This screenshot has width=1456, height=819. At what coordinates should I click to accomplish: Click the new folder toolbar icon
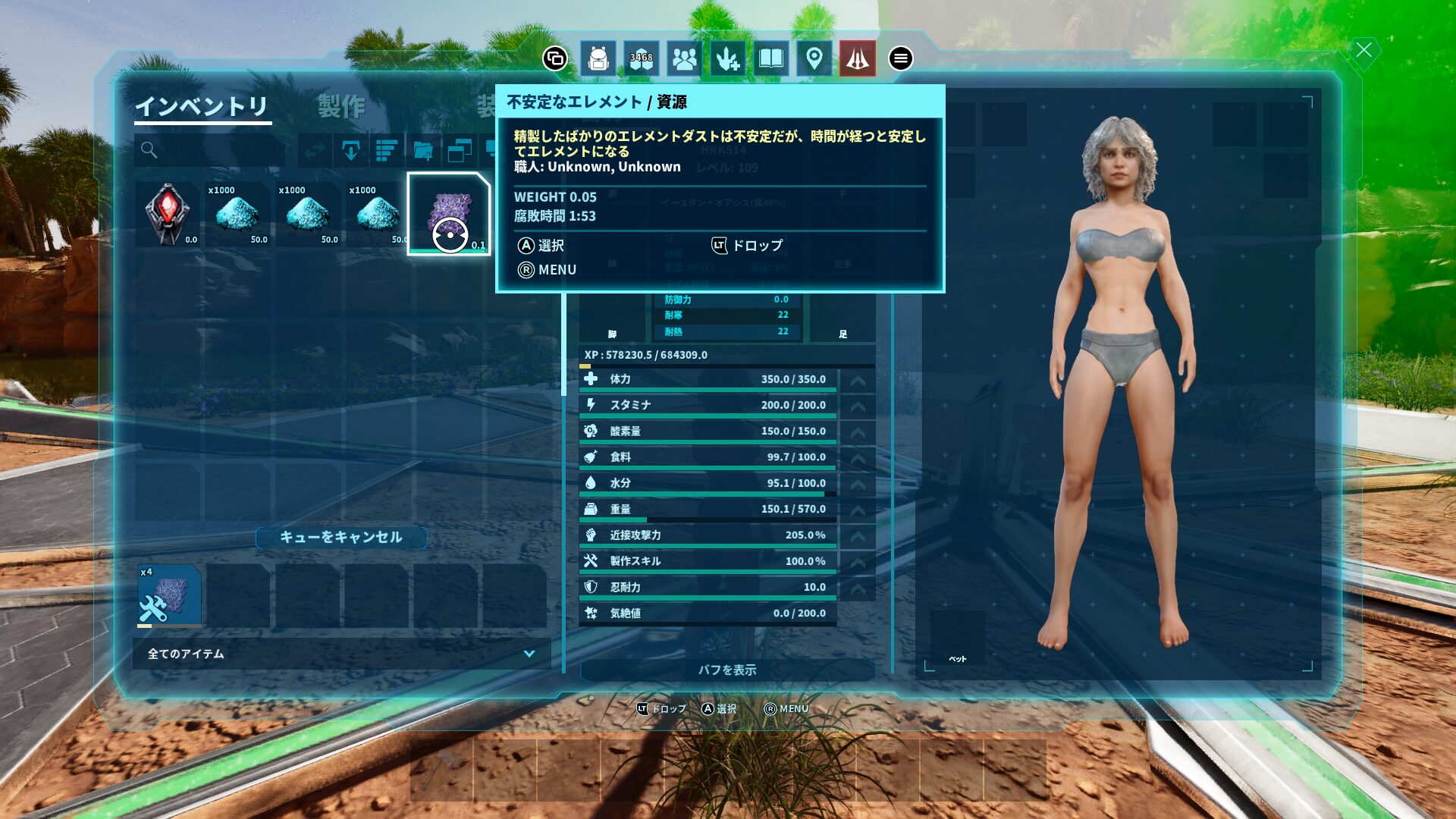[423, 150]
